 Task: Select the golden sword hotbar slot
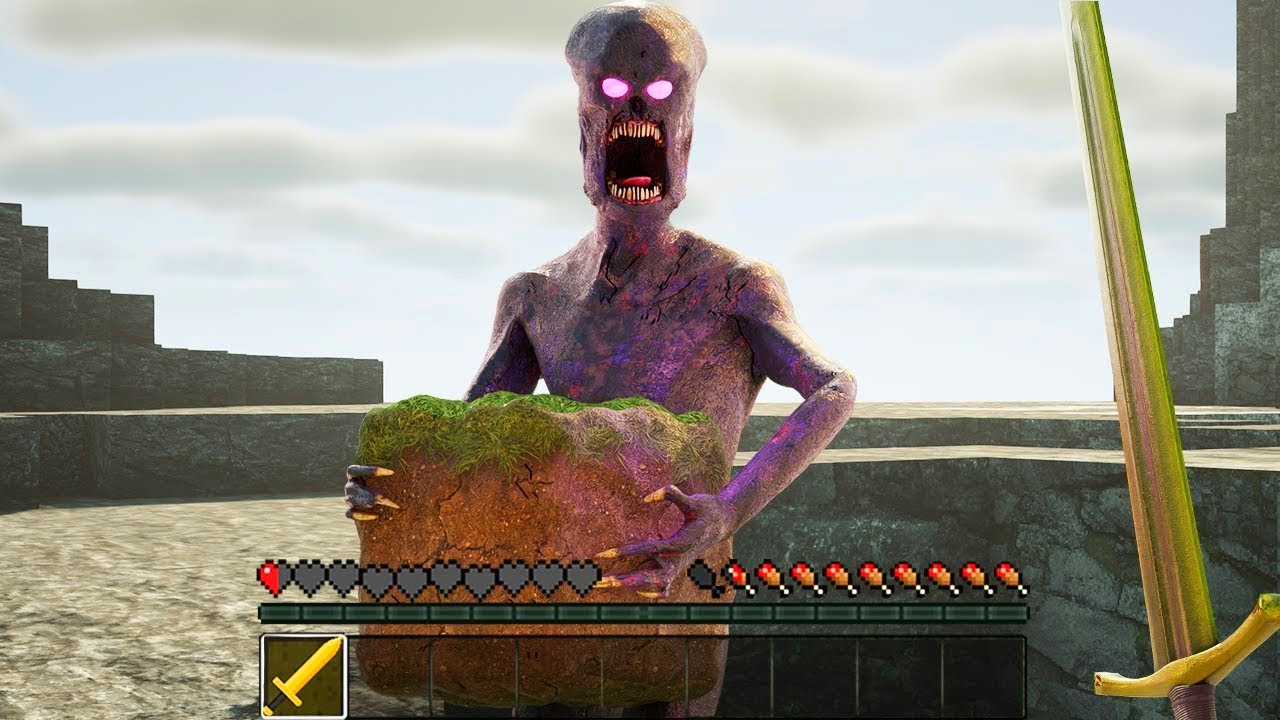[x=304, y=676]
